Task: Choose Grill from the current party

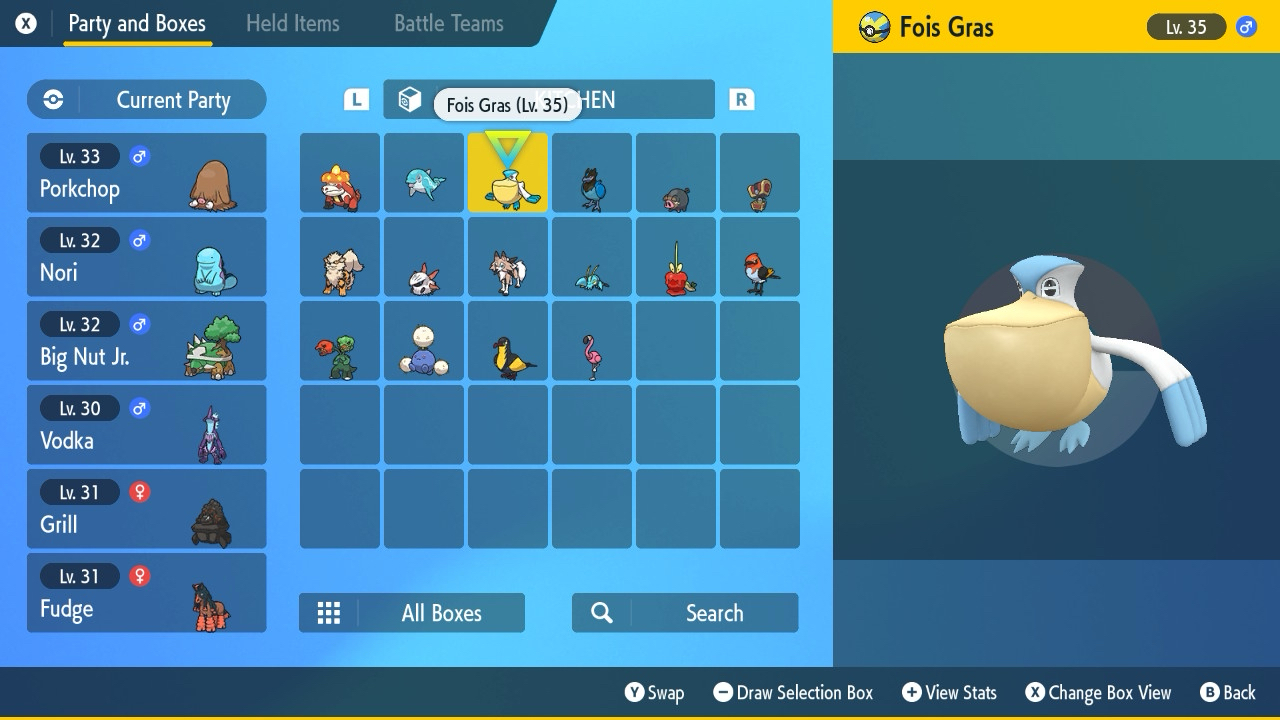Action: (x=146, y=509)
